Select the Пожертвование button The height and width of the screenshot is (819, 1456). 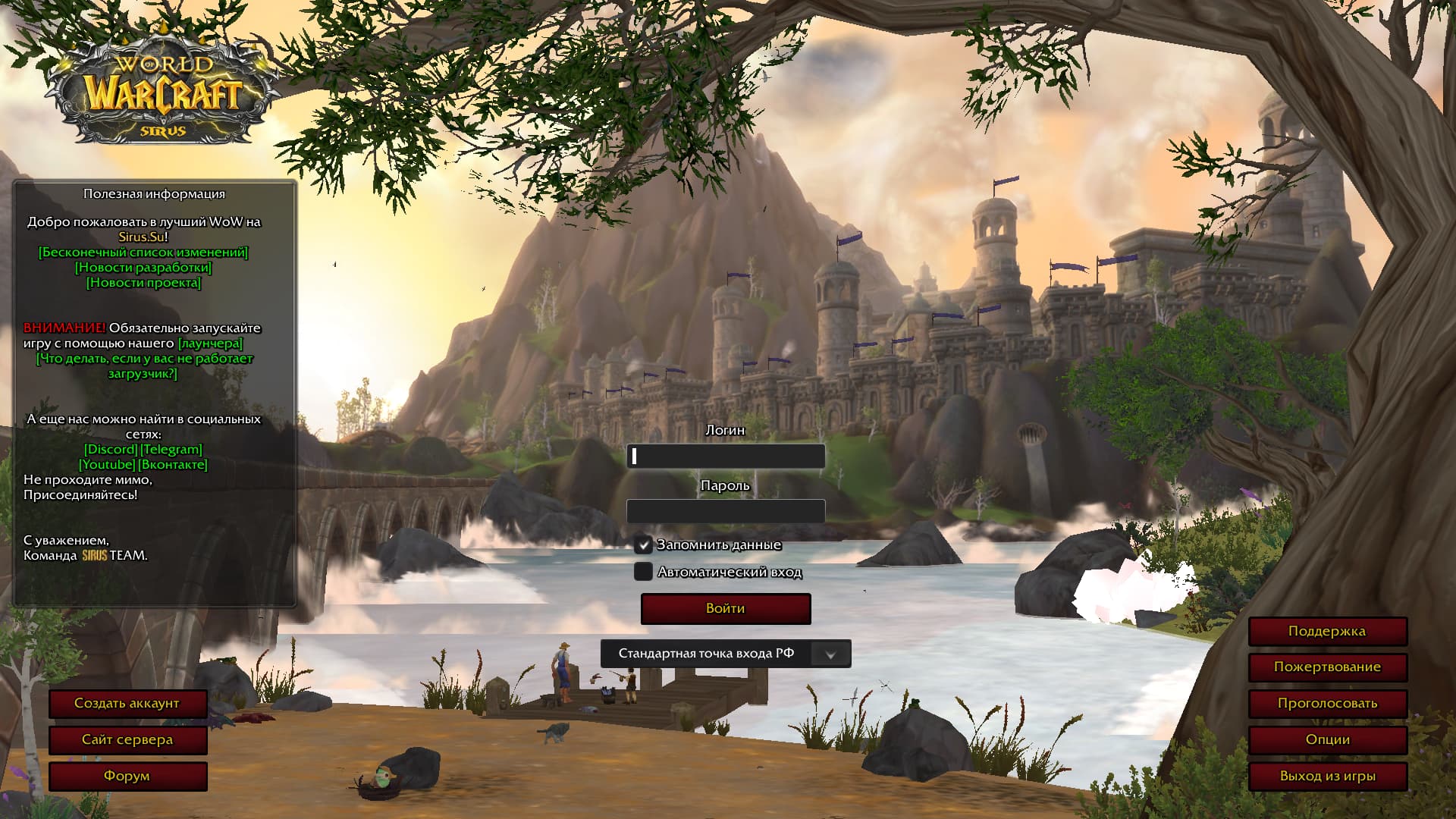(1327, 667)
